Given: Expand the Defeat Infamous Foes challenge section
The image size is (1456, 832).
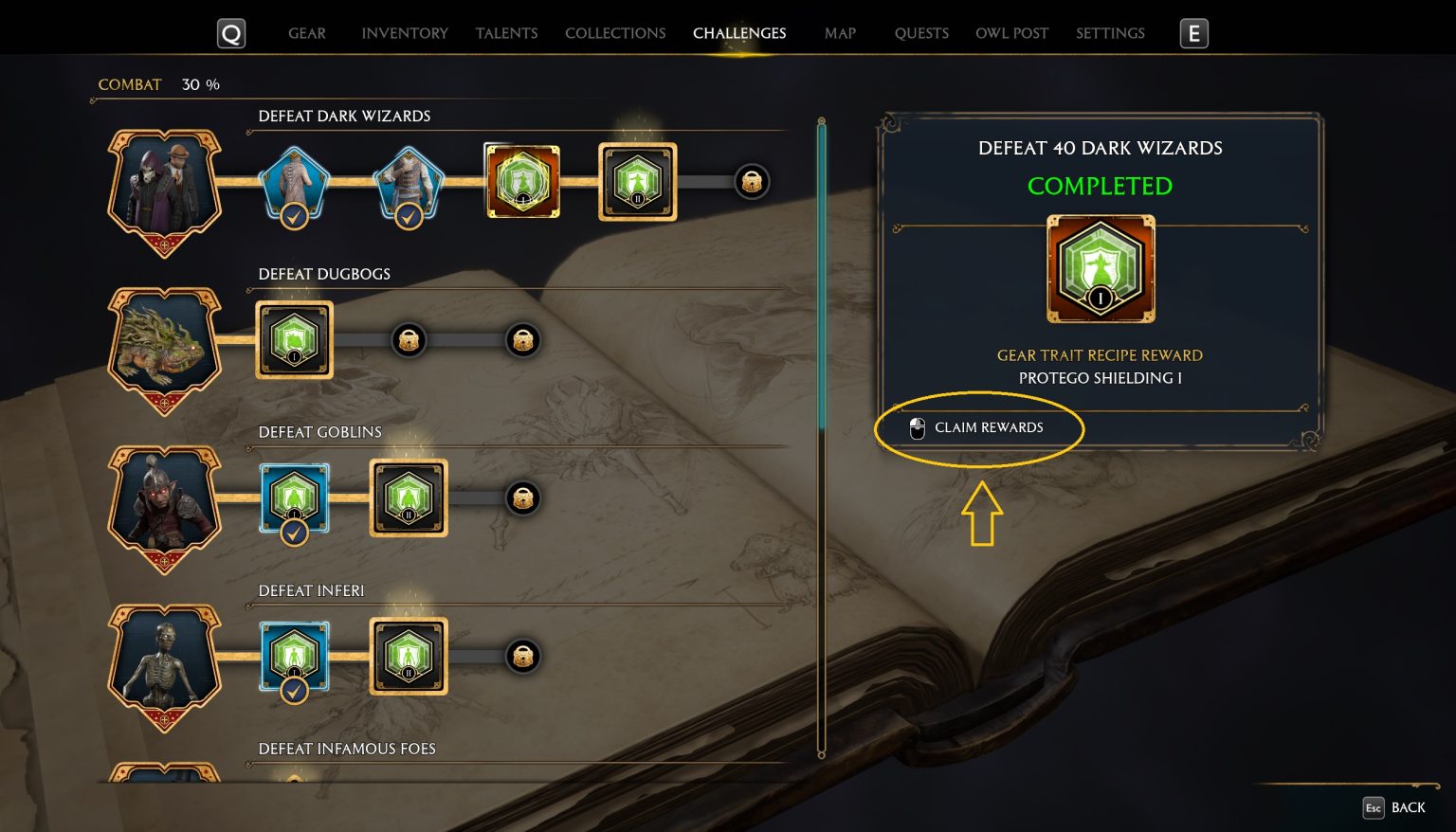Looking at the screenshot, I should [347, 749].
